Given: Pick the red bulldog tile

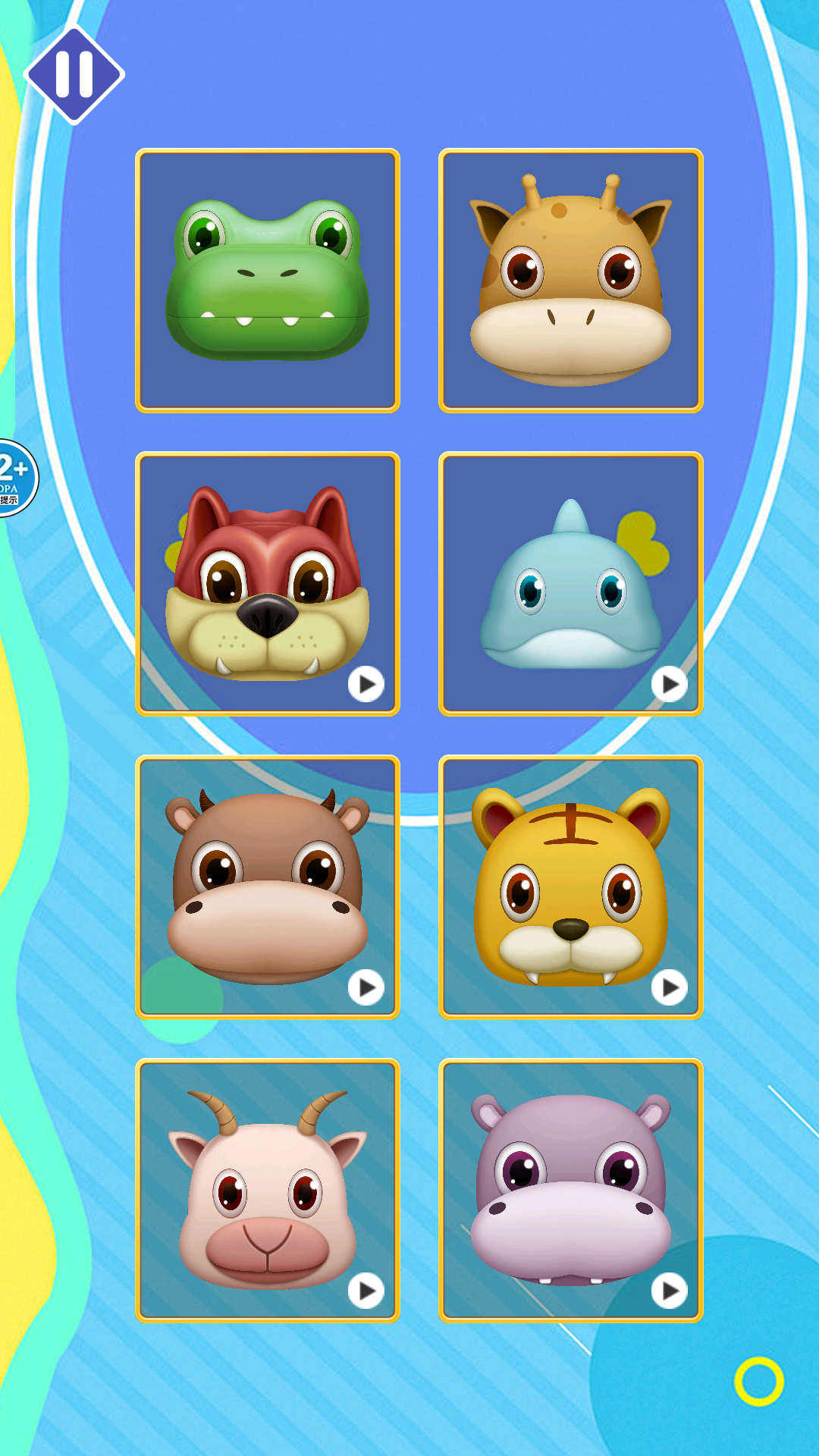Looking at the screenshot, I should (268, 584).
